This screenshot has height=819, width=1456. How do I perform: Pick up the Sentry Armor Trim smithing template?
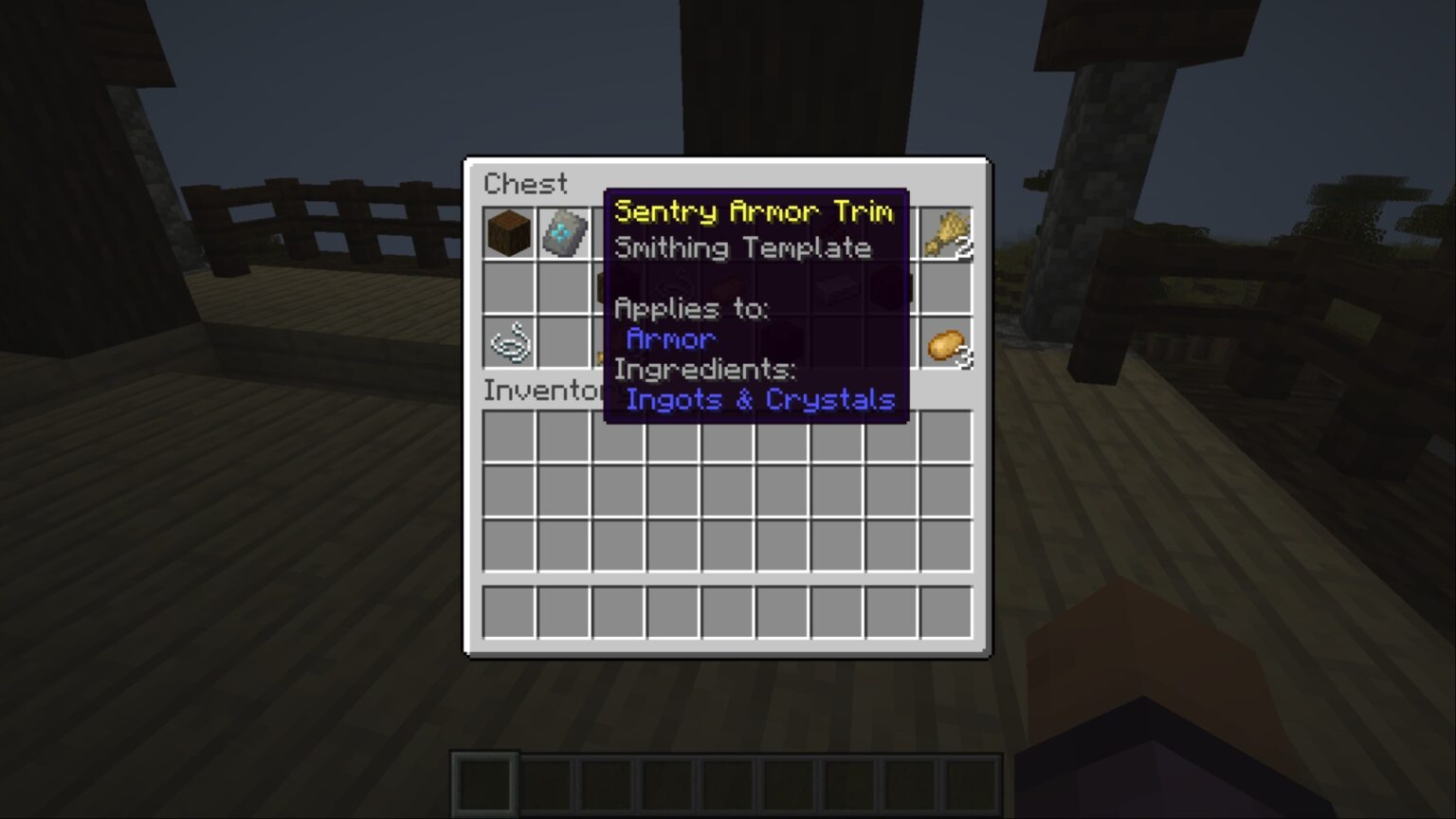pyautogui.click(x=563, y=232)
